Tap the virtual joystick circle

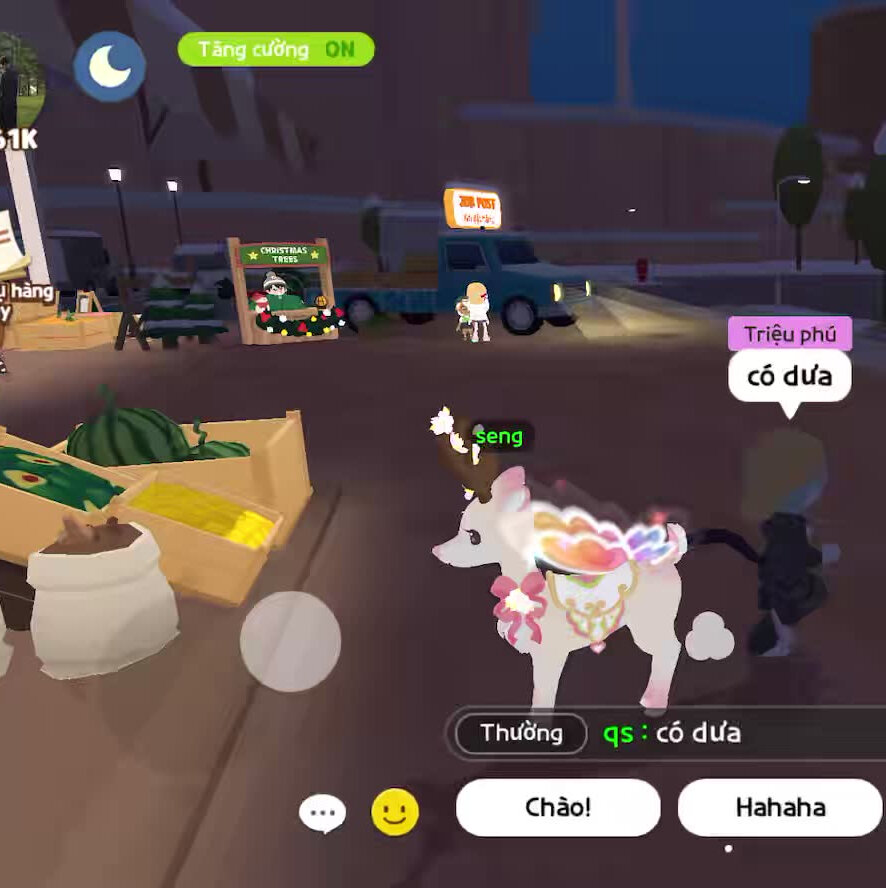click(290, 641)
